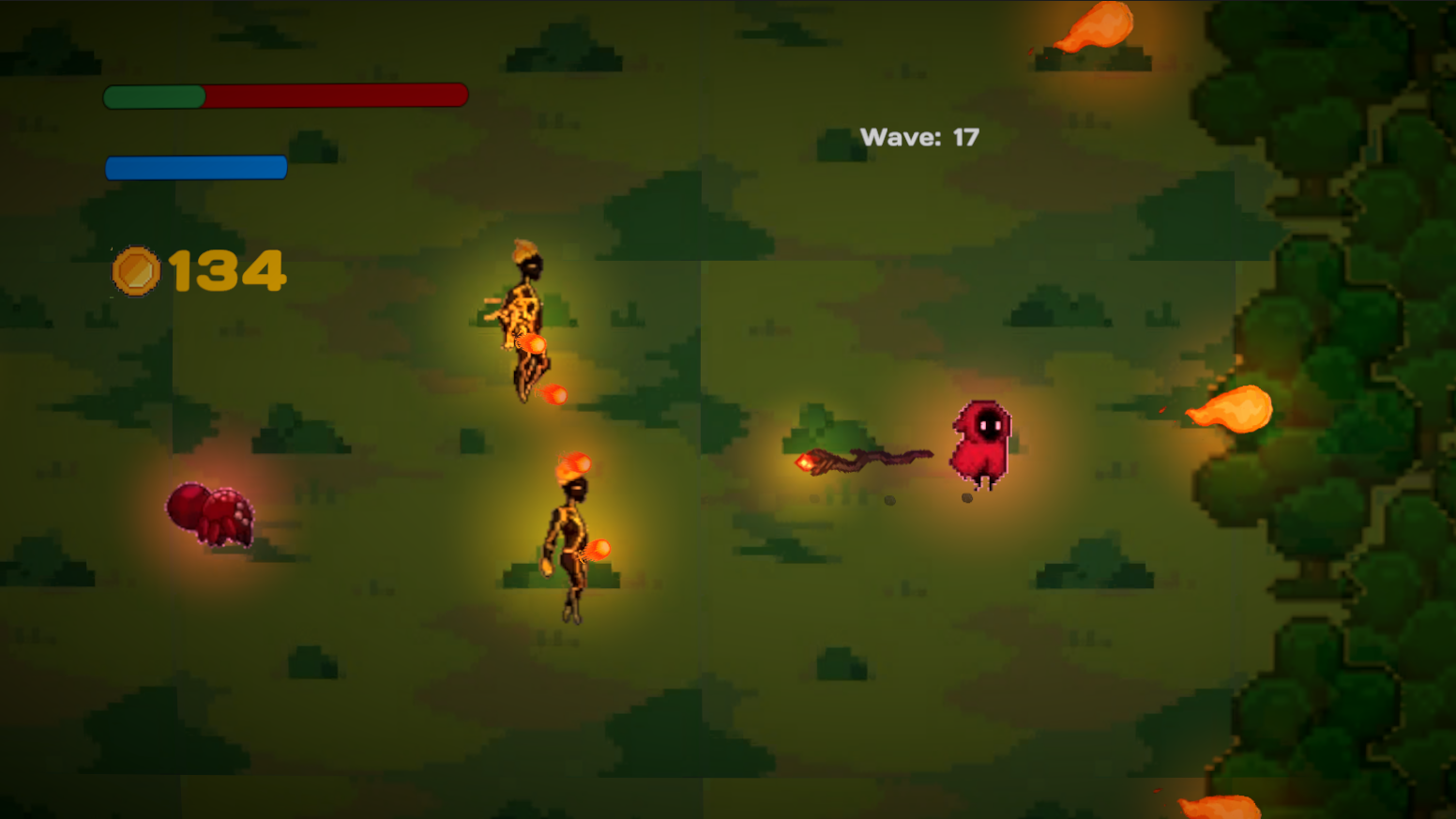1456x819 pixels.
Task: Click the red spider enemy on the left
Action: point(208,516)
